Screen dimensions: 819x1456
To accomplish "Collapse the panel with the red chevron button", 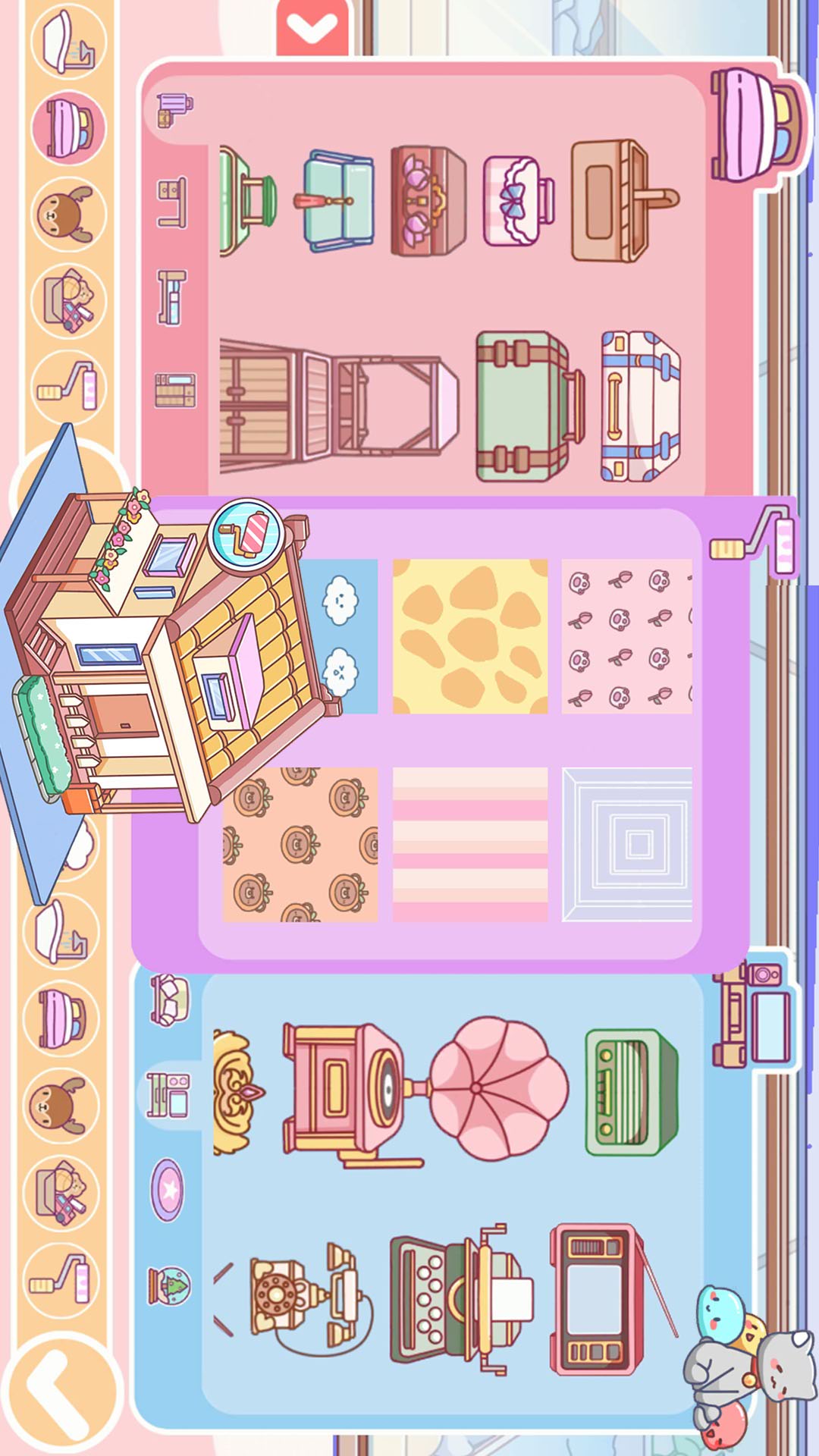I will [312, 29].
